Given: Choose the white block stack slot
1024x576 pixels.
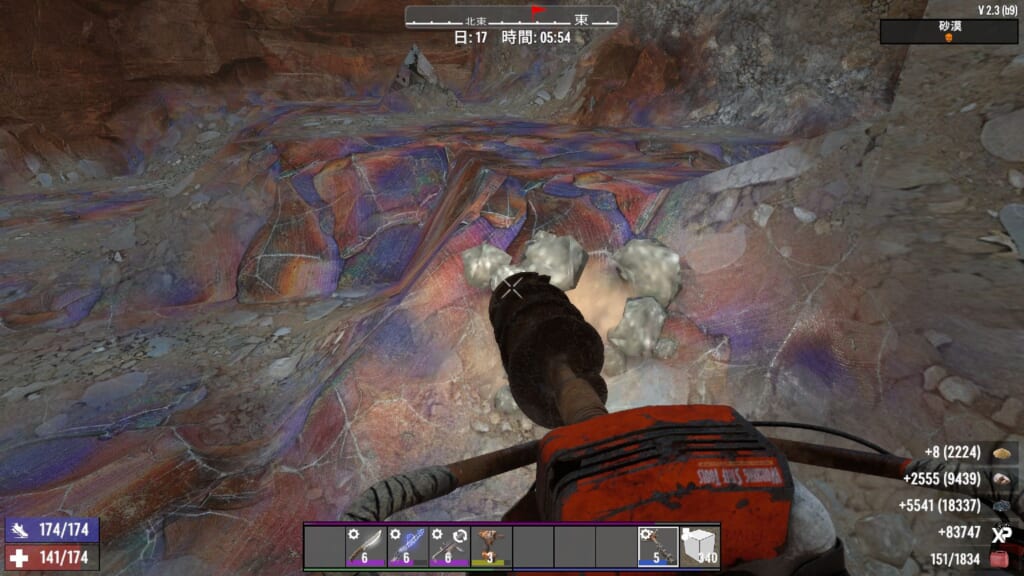Looking at the screenshot, I should click(x=699, y=546).
